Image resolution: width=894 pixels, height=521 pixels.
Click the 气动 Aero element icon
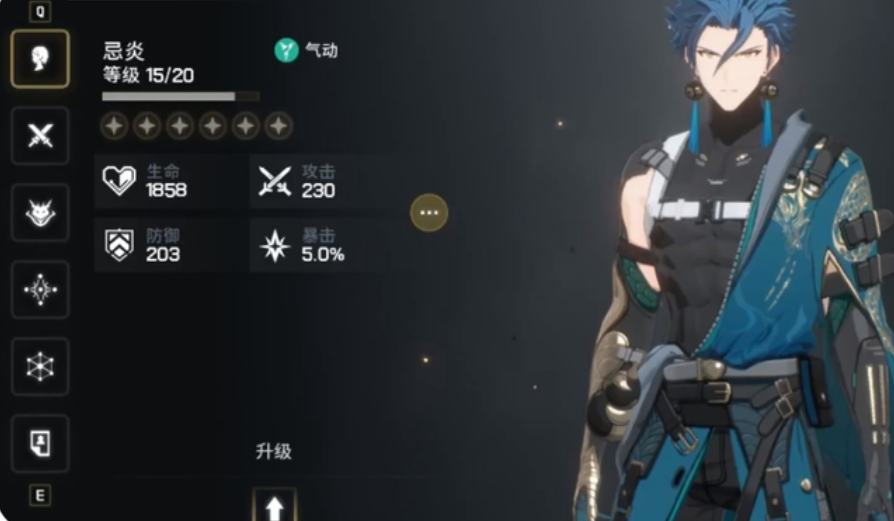pyautogui.click(x=287, y=50)
